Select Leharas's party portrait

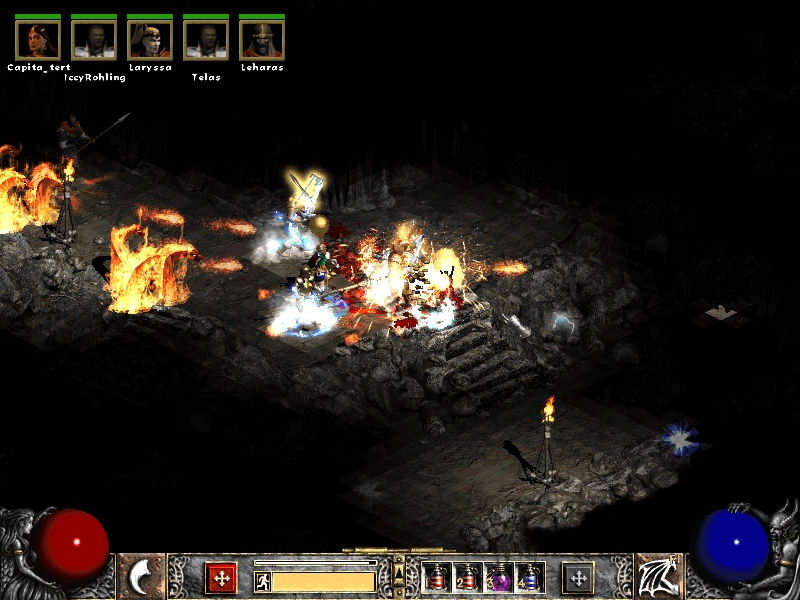click(x=262, y=40)
